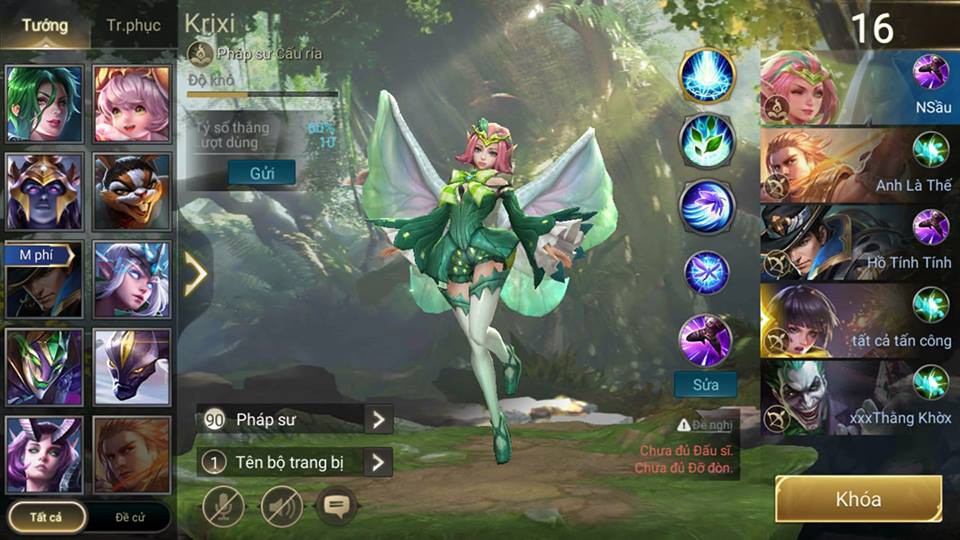Toggle the muted microphone icon
The width and height of the screenshot is (960, 540).
point(223,506)
